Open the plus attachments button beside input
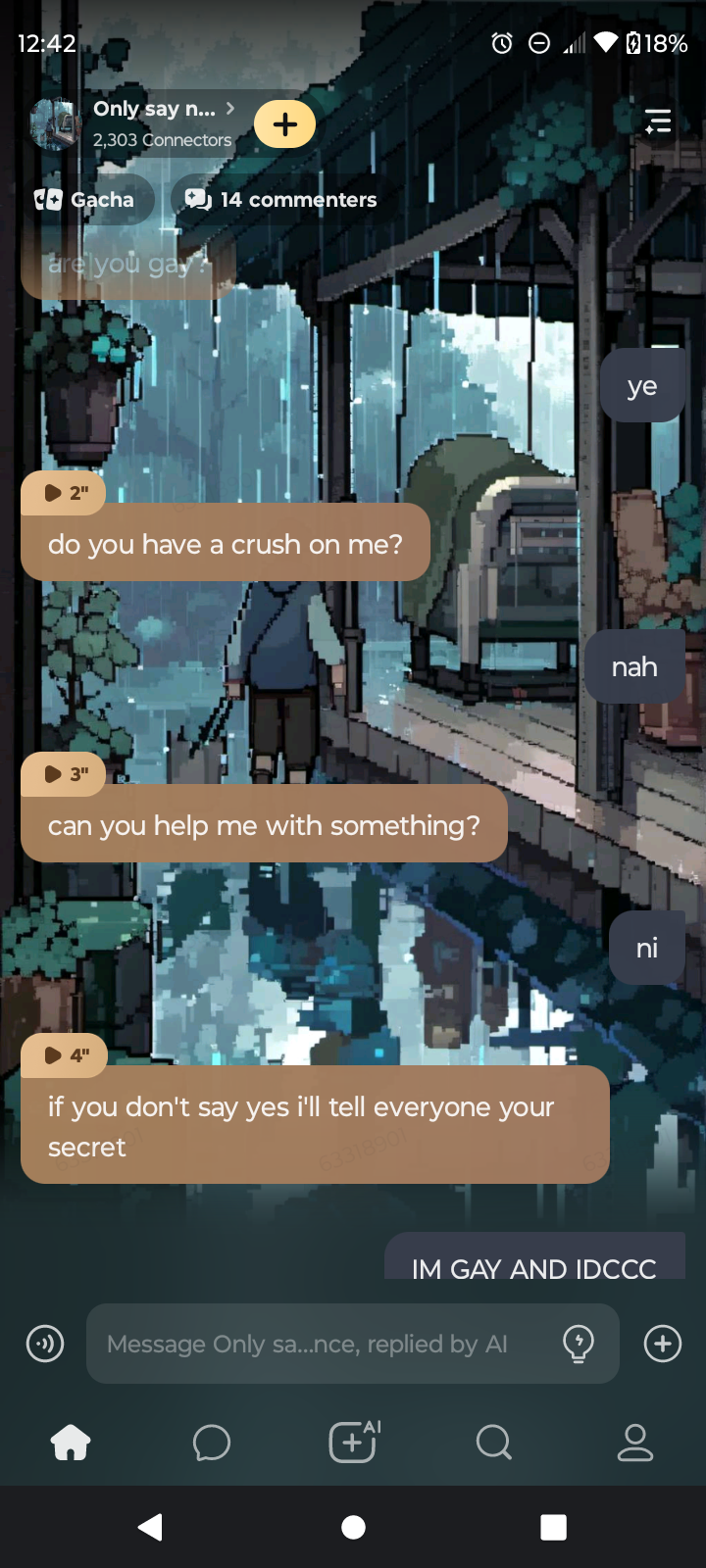This screenshot has height=1568, width=706. [x=663, y=1344]
